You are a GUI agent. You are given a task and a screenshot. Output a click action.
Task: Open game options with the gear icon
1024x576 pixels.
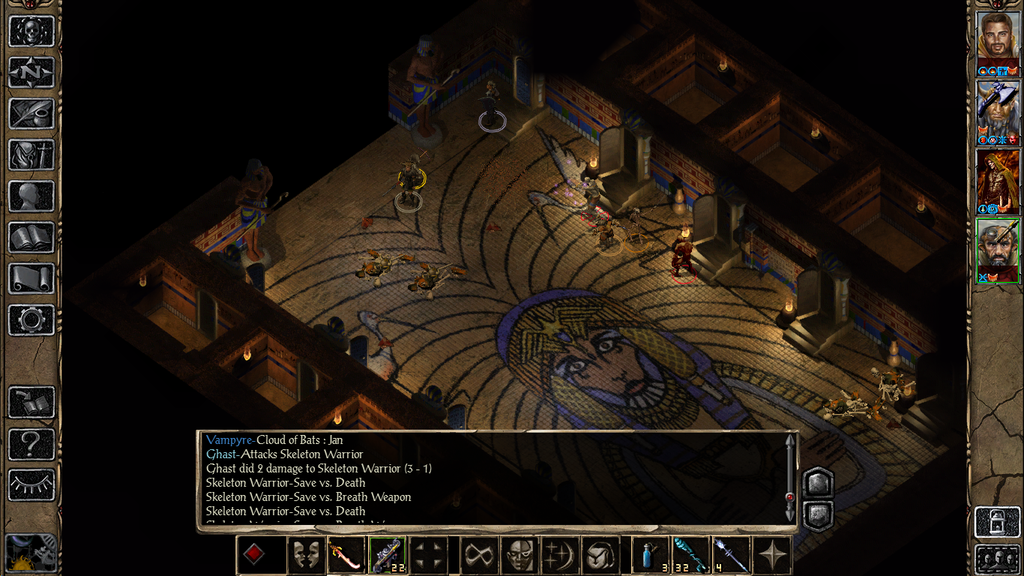click(x=31, y=320)
